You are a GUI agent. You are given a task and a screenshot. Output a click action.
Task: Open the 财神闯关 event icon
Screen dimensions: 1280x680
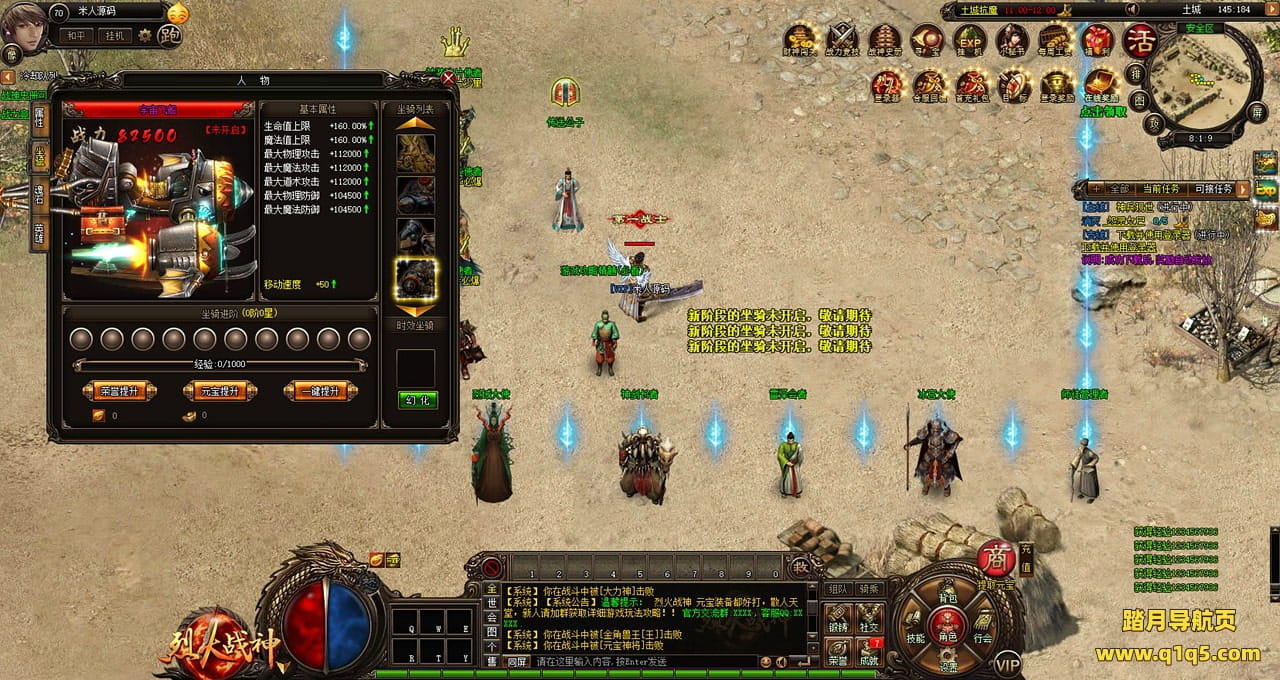point(799,42)
